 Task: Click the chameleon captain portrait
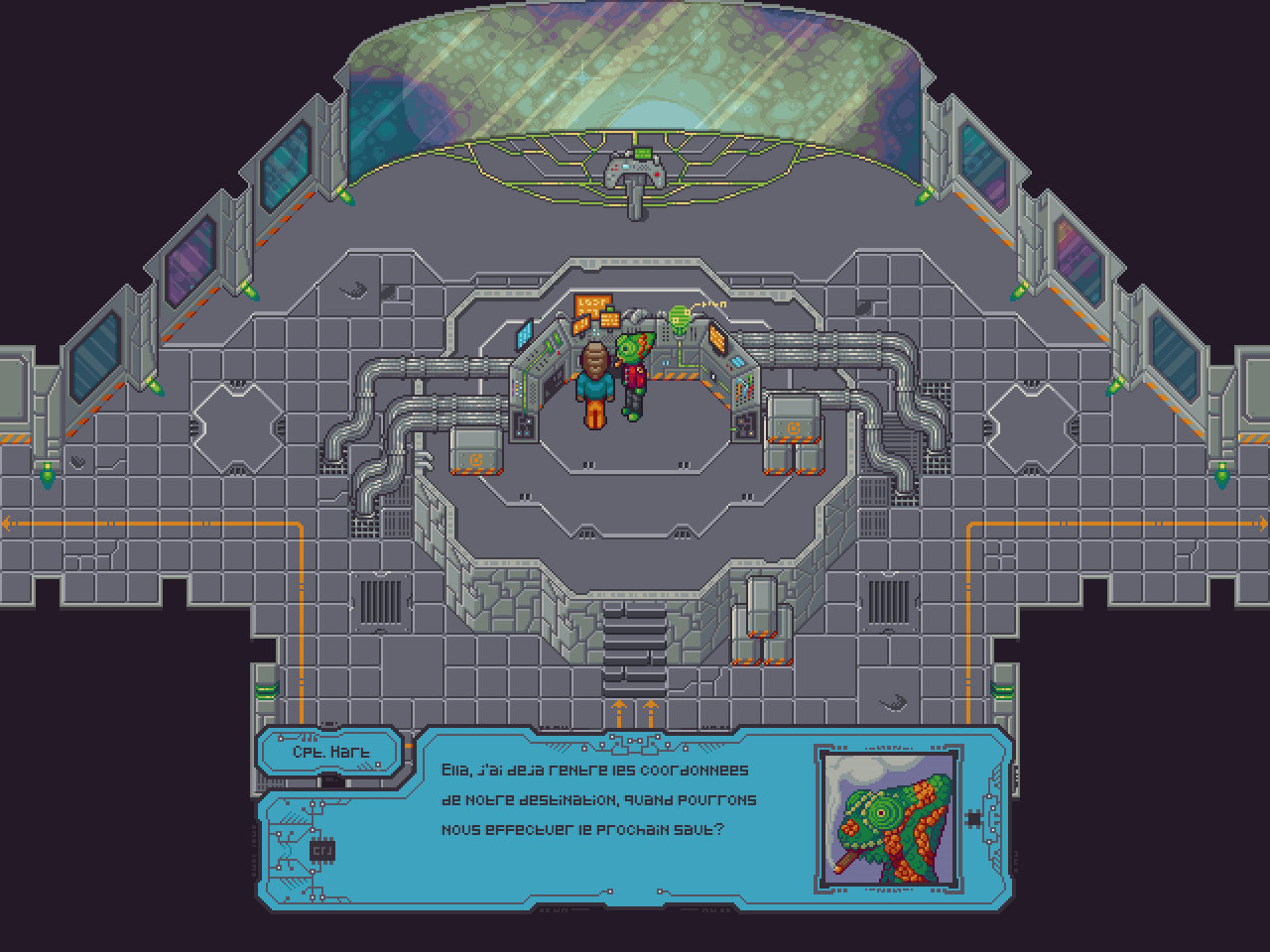886,815
